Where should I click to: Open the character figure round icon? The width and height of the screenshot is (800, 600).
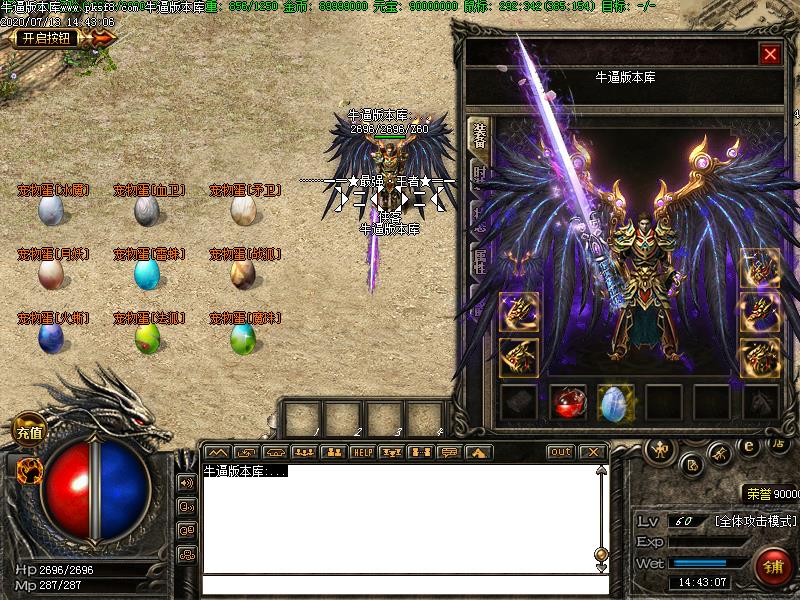[660, 448]
